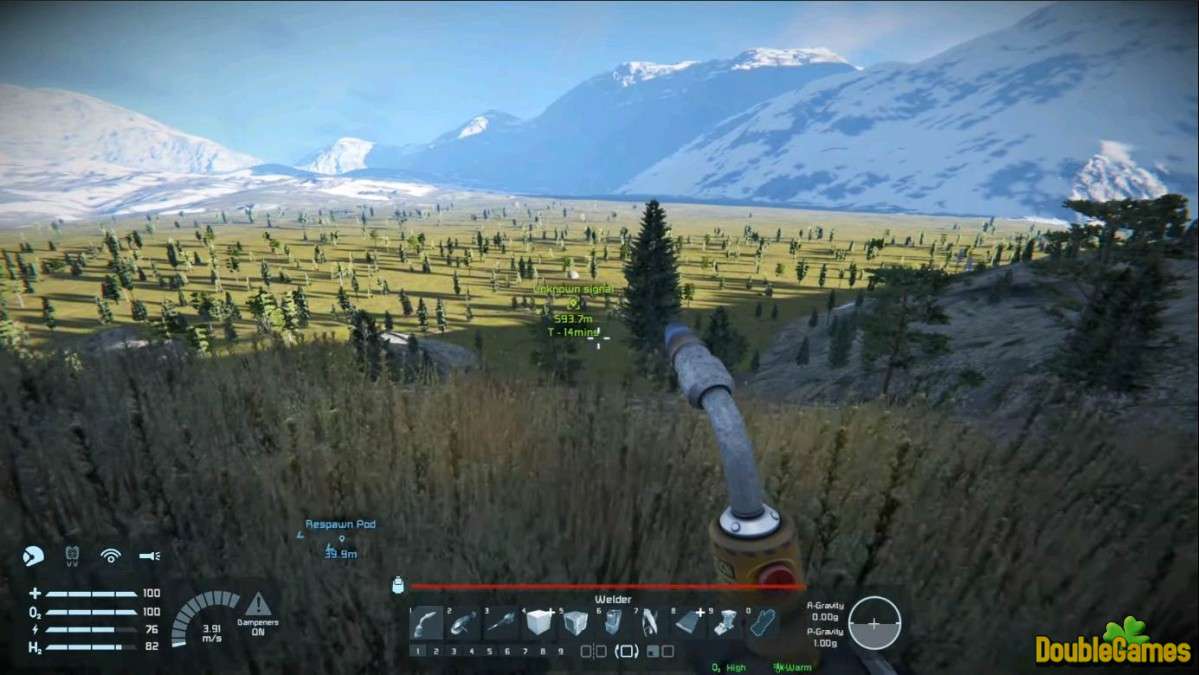Select the grey cube block in slot 5

click(576, 623)
